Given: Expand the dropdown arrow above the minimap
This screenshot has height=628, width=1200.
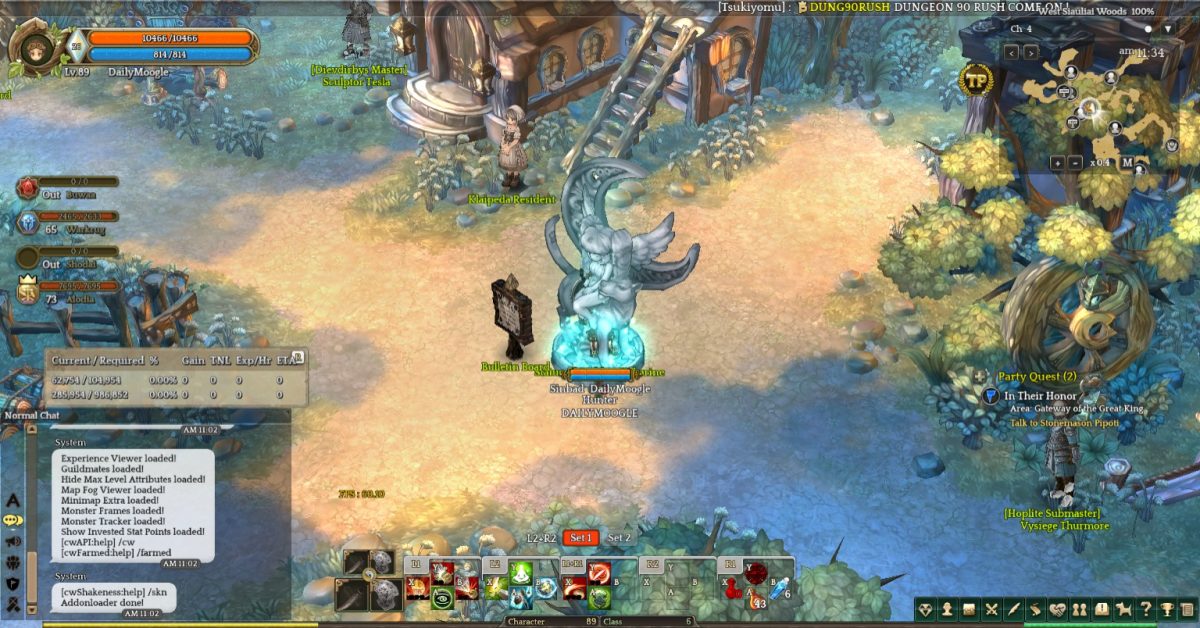Looking at the screenshot, I should tap(1166, 29).
